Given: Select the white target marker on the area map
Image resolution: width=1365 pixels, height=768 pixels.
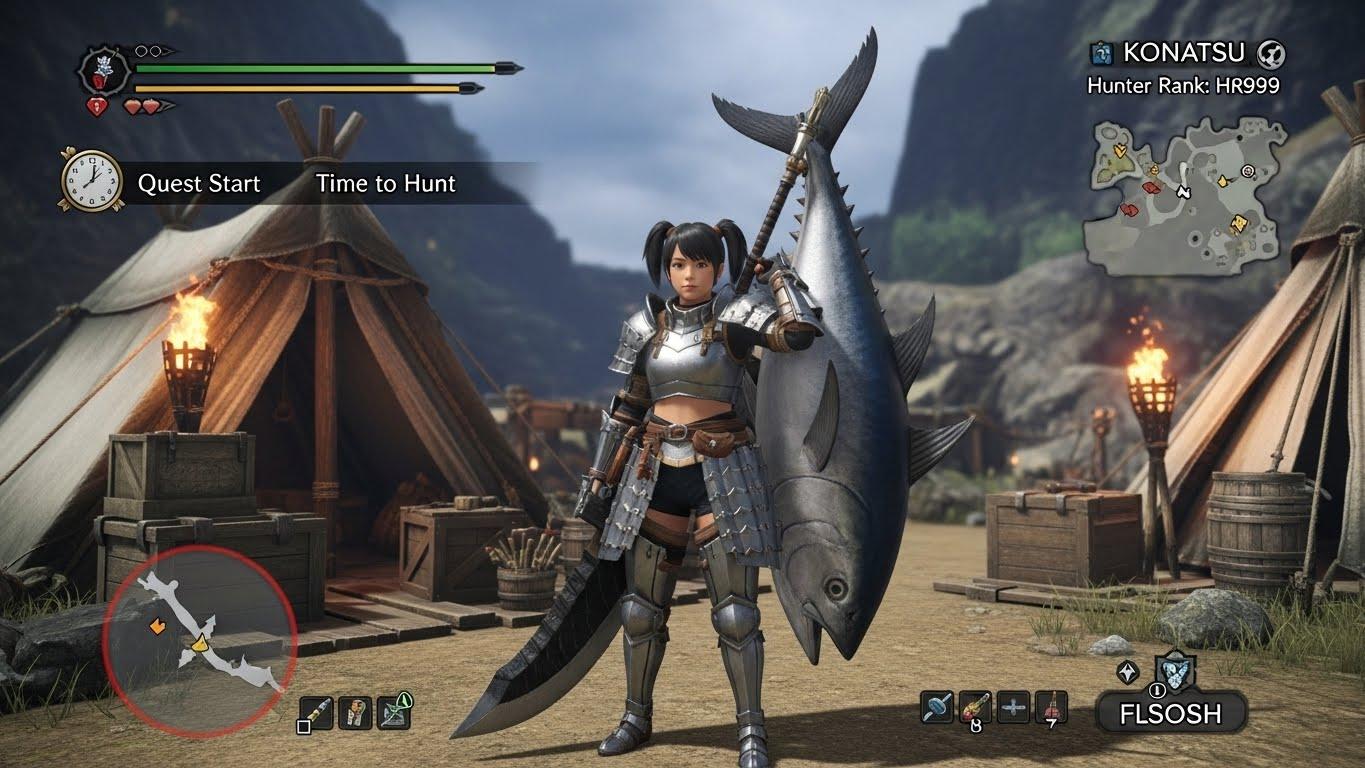Looking at the screenshot, I should coord(1247,171).
